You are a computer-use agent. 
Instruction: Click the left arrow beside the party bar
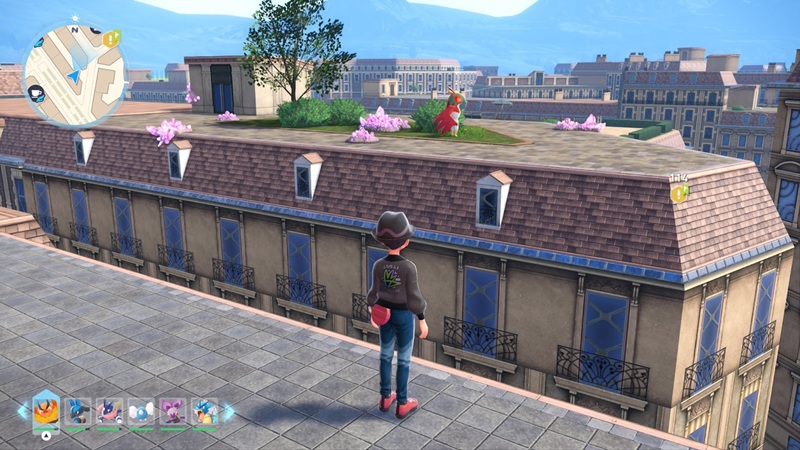(22, 411)
